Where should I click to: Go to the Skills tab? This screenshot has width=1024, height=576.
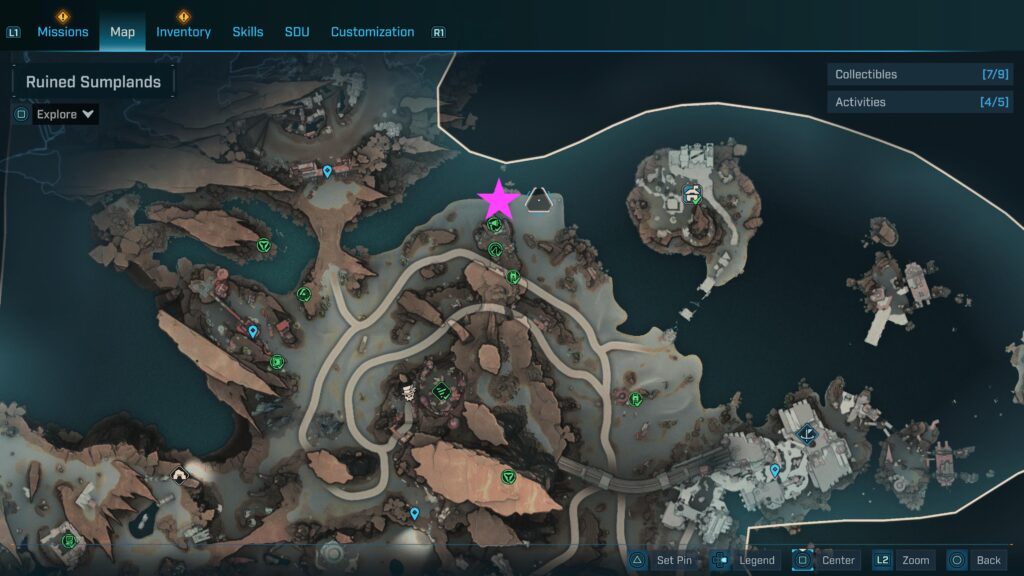click(248, 32)
